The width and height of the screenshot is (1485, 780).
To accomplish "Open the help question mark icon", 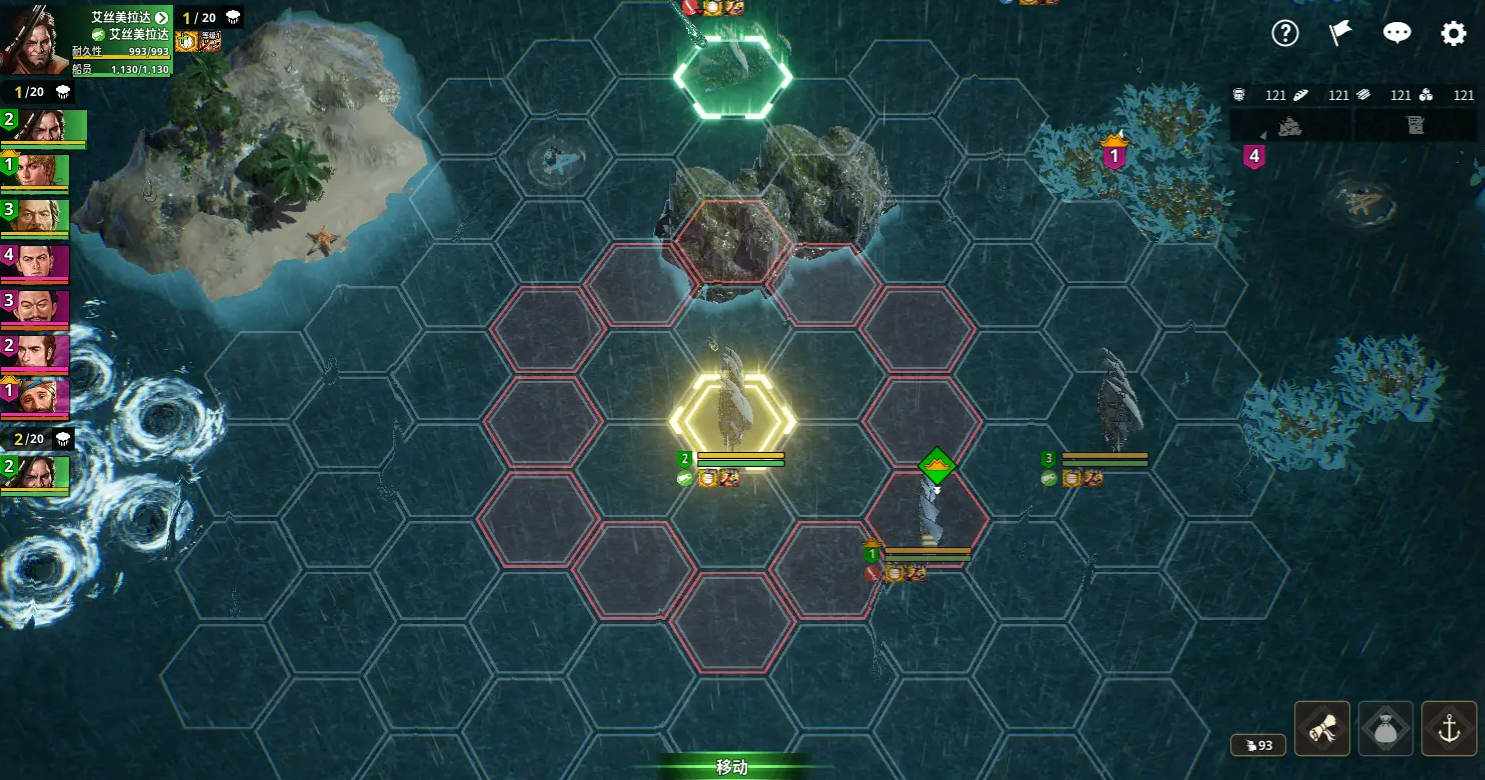I will pyautogui.click(x=1285, y=33).
